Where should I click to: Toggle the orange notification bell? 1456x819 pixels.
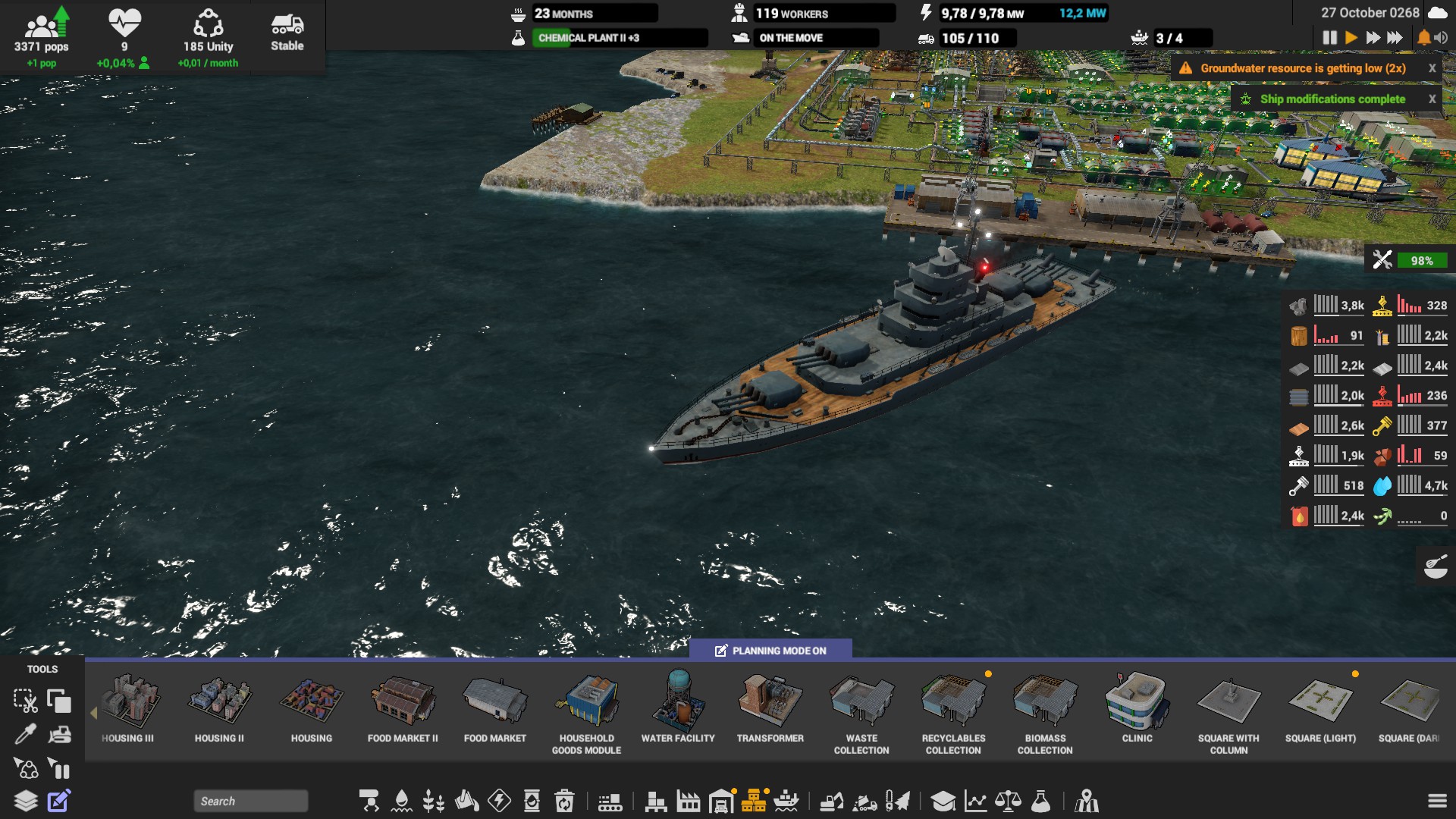point(1423,37)
